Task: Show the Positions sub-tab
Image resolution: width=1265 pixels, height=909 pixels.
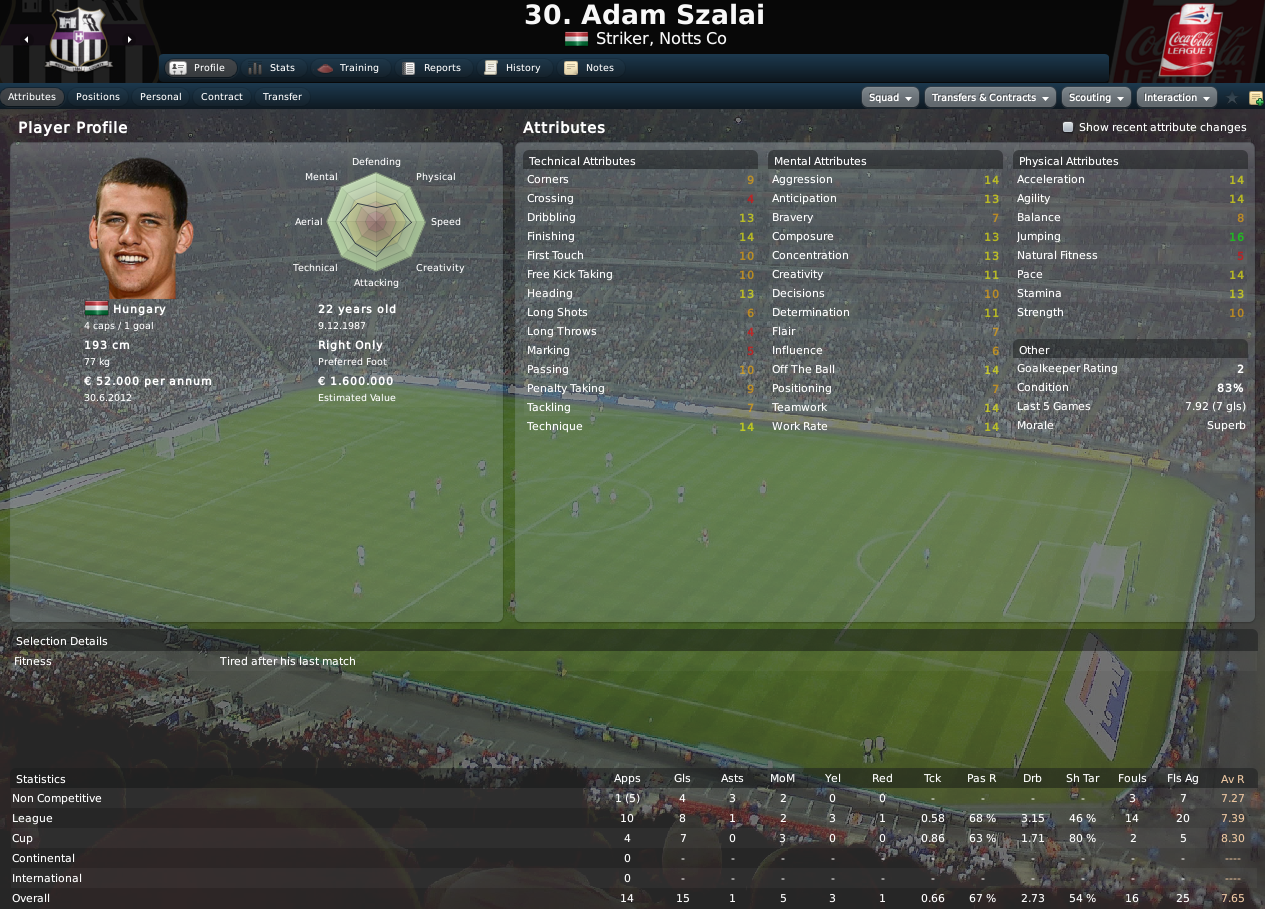Action: click(x=98, y=97)
